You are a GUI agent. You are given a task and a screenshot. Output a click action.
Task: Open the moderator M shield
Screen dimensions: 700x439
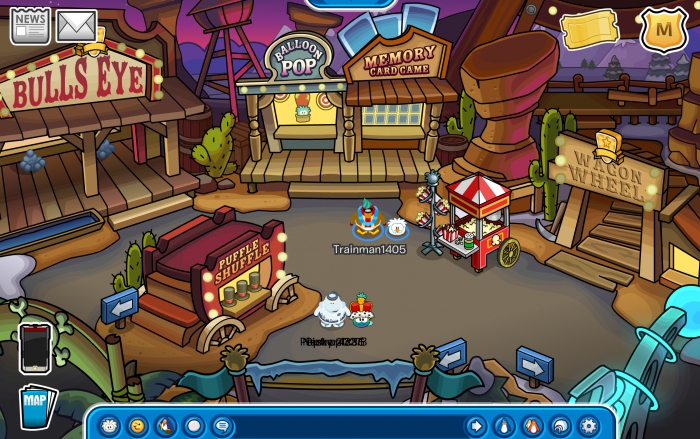tap(659, 30)
